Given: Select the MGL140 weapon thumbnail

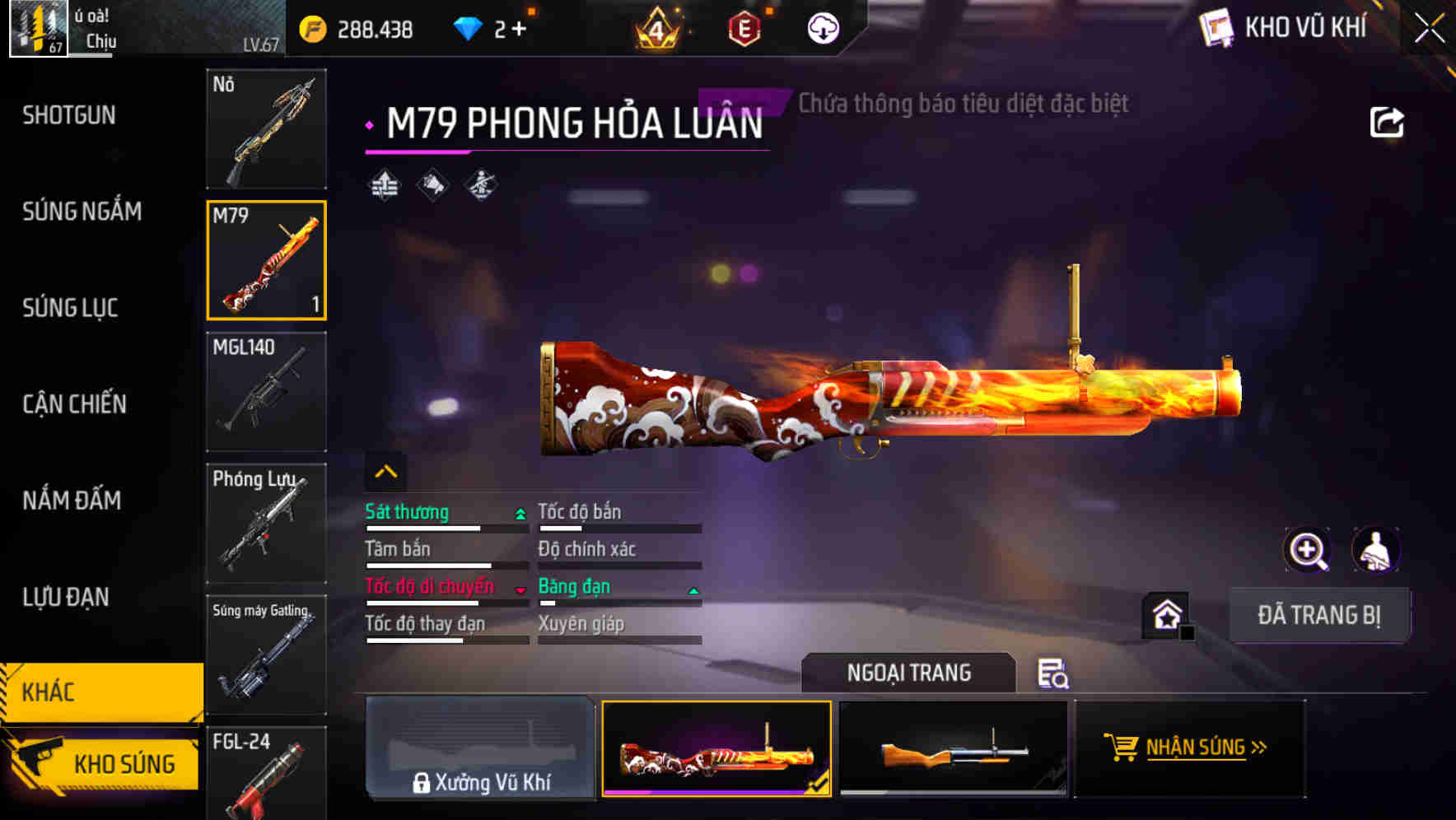Looking at the screenshot, I should click(x=266, y=391).
